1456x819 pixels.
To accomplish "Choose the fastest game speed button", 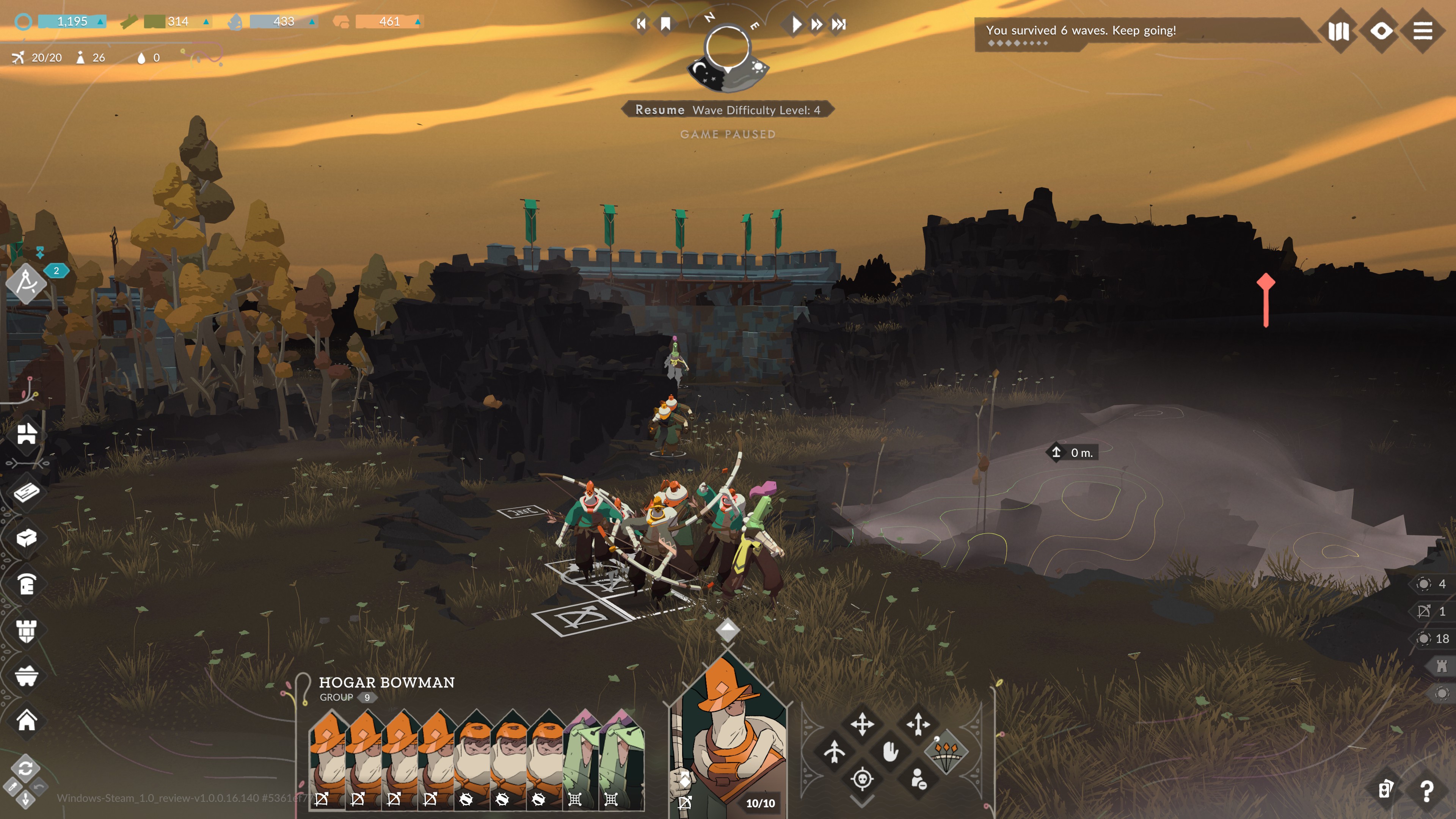I will click(x=839, y=24).
